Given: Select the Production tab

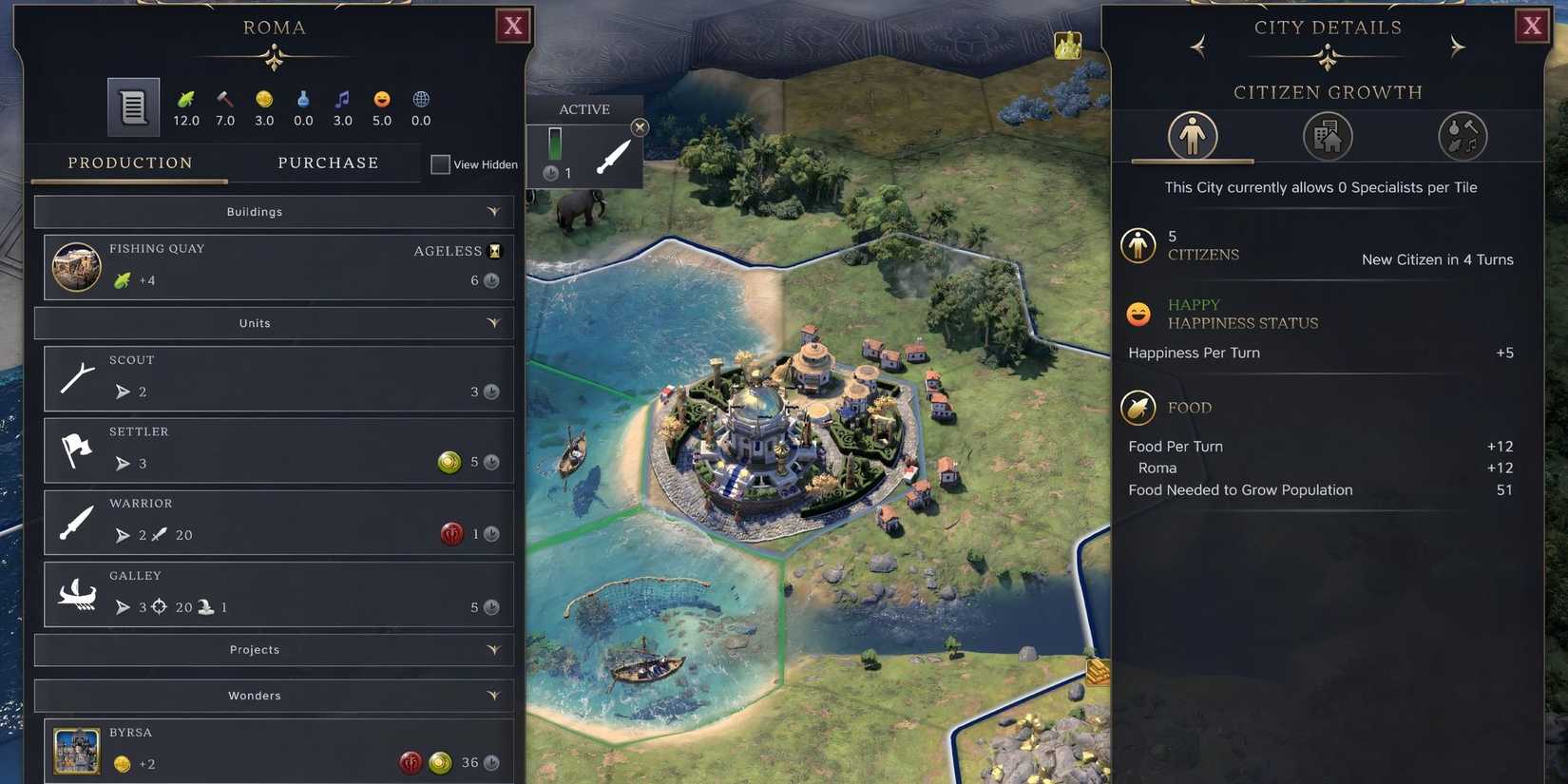Looking at the screenshot, I should coord(130,163).
